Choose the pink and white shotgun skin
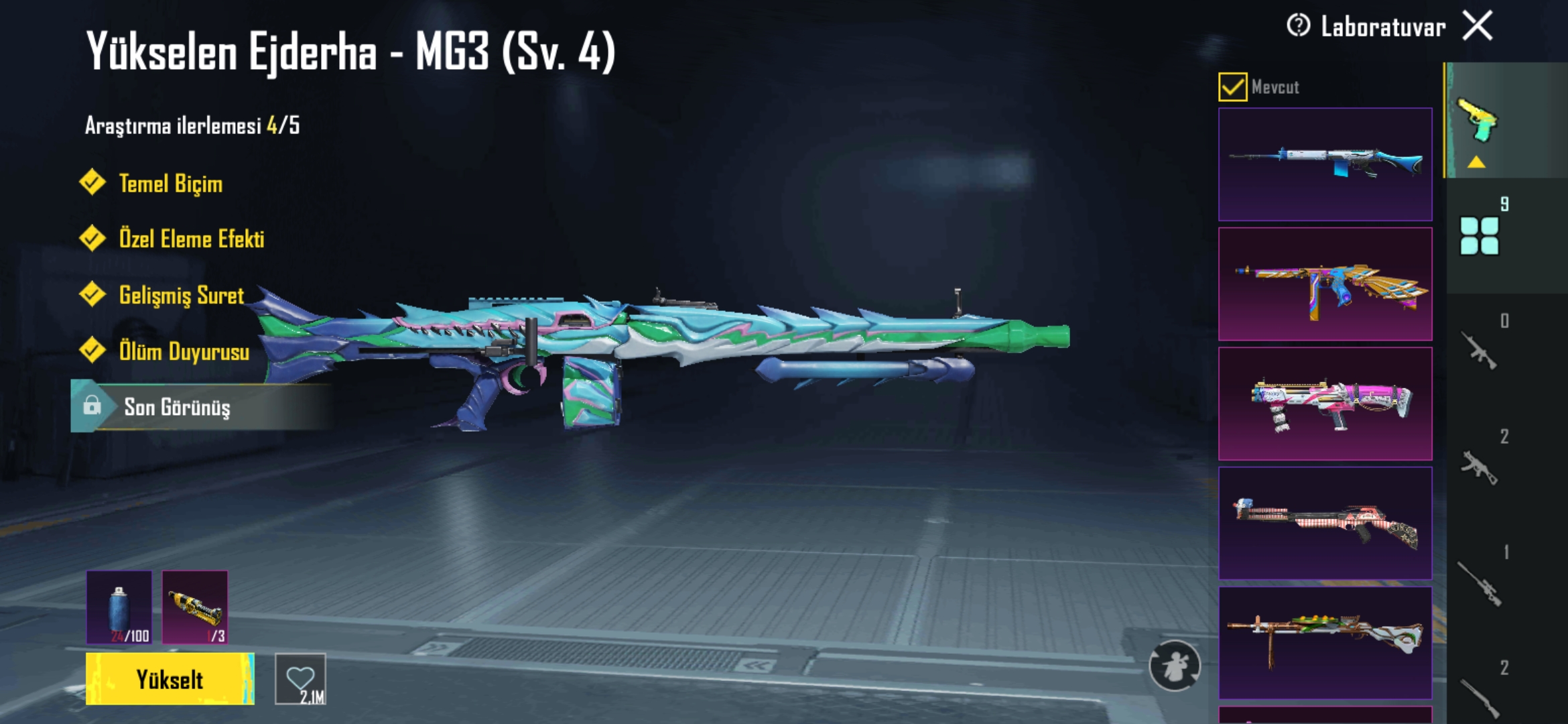 pos(1325,404)
